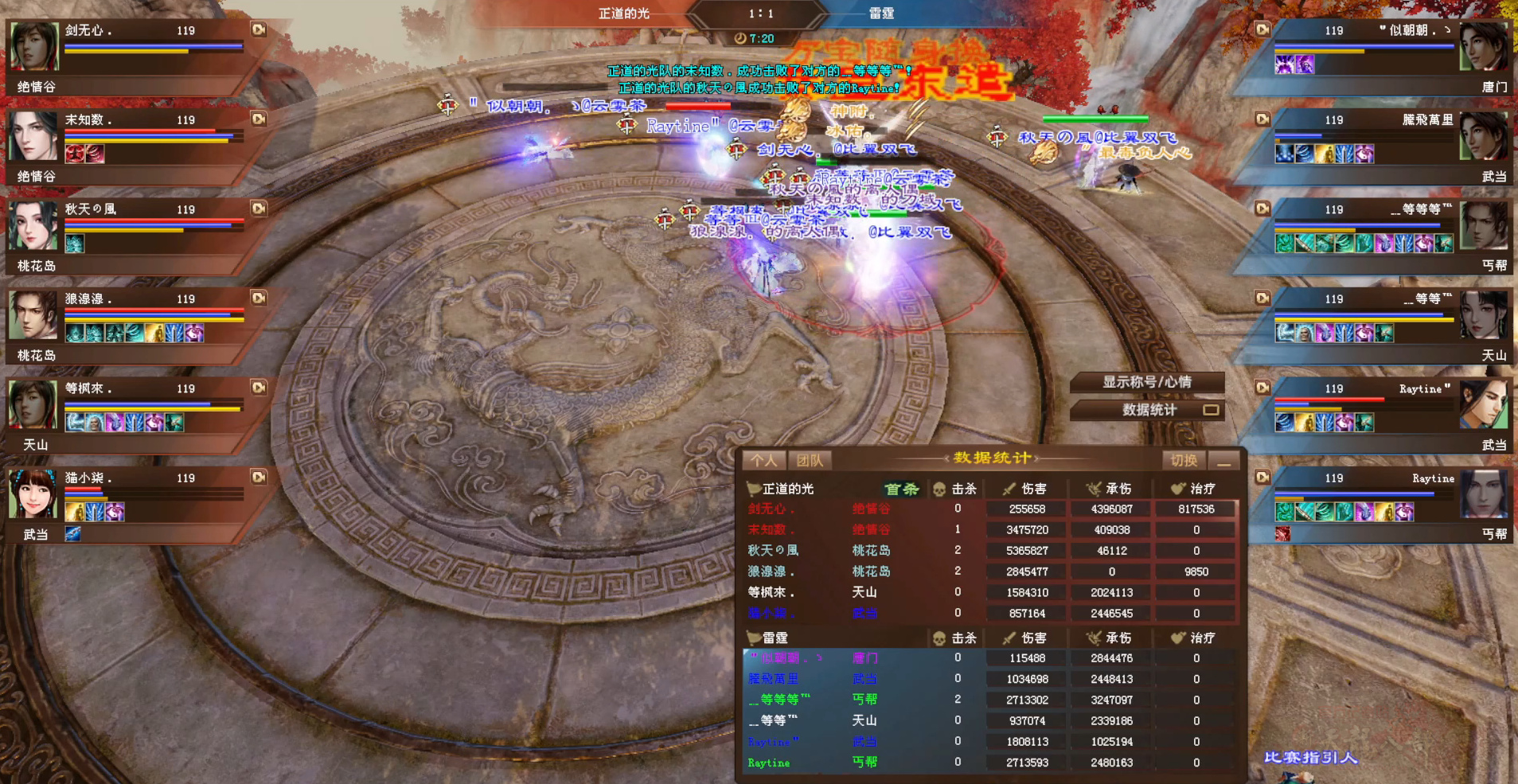Toggle the 首杀 first-kill highlight marker
Image resolution: width=1518 pixels, height=784 pixels.
(902, 489)
